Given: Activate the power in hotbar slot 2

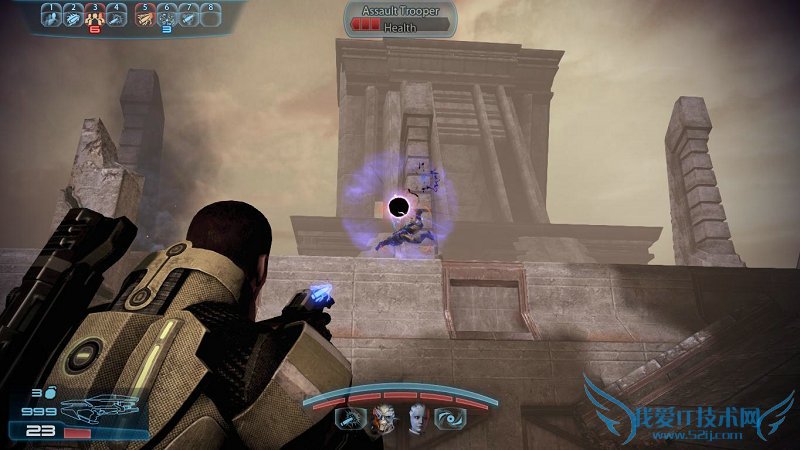Looking at the screenshot, I should click(x=75, y=17).
